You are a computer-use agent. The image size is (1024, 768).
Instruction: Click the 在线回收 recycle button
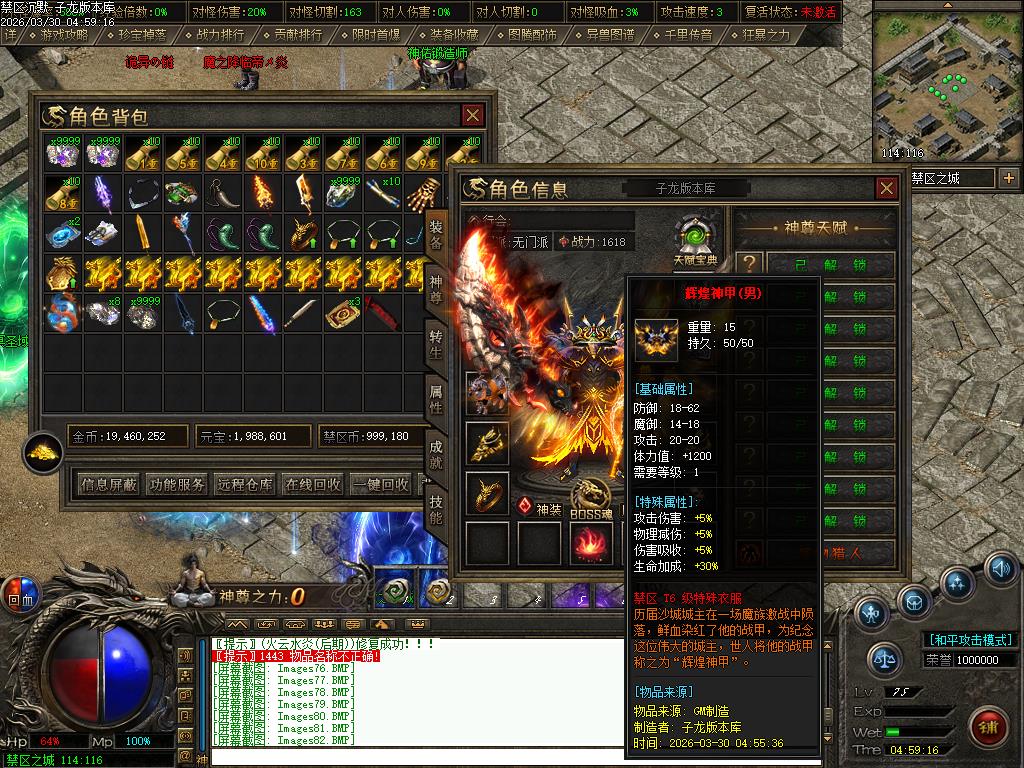tap(313, 484)
